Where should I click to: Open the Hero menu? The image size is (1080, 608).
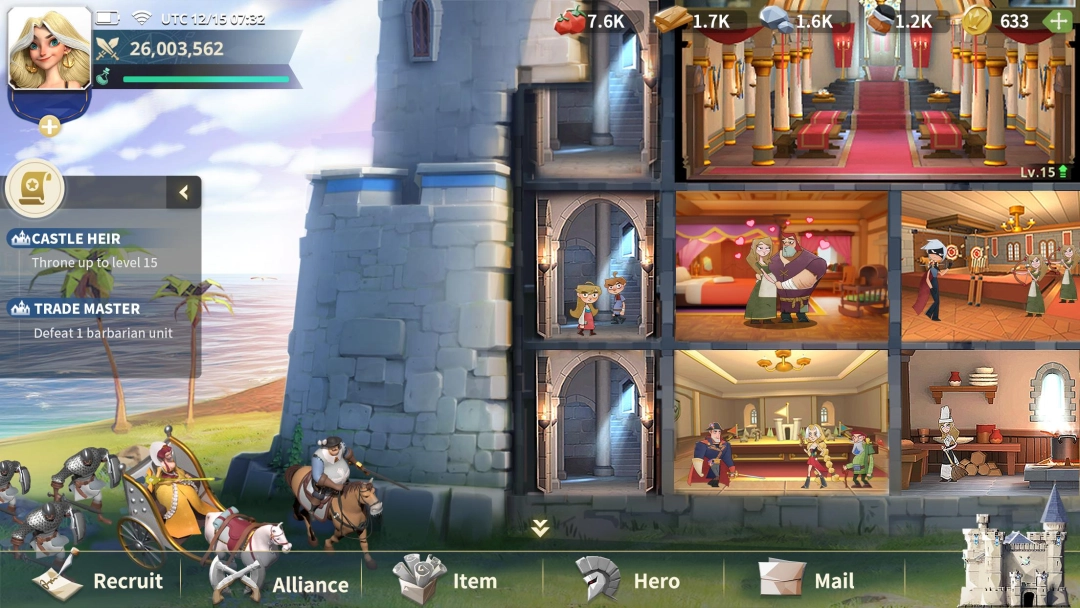click(x=628, y=581)
